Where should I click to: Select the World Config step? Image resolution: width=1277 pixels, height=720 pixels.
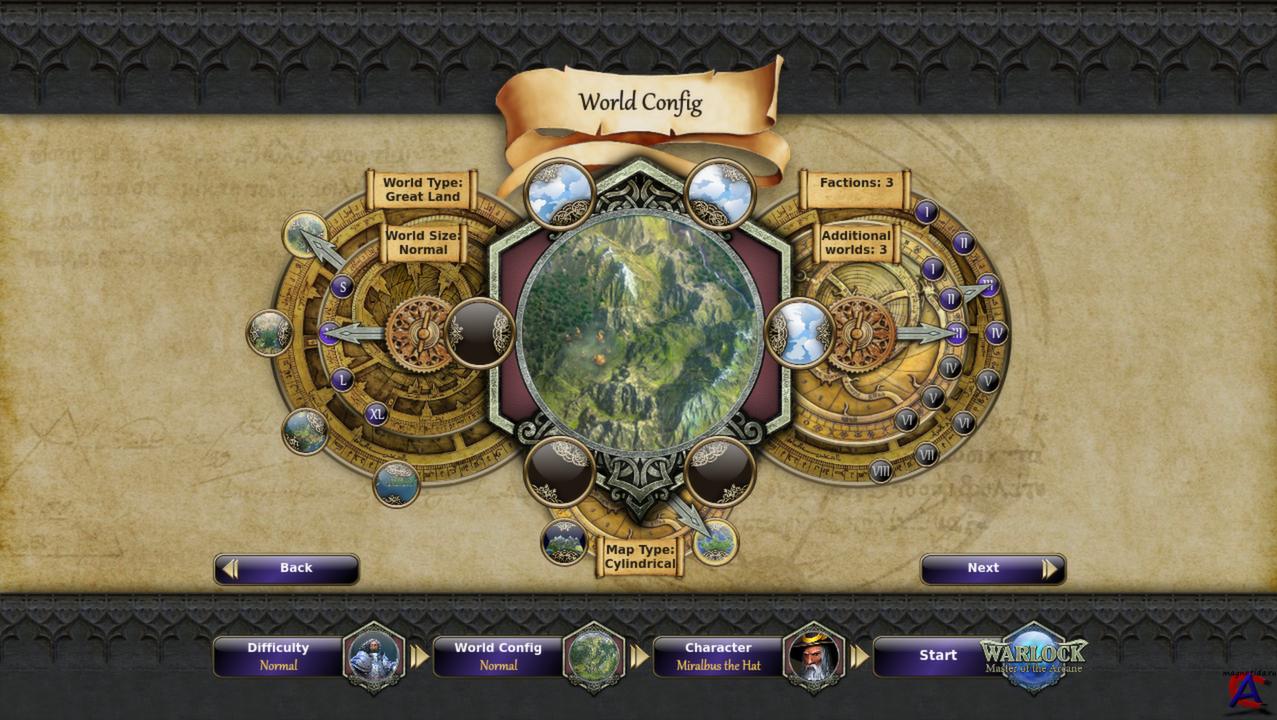coord(498,656)
